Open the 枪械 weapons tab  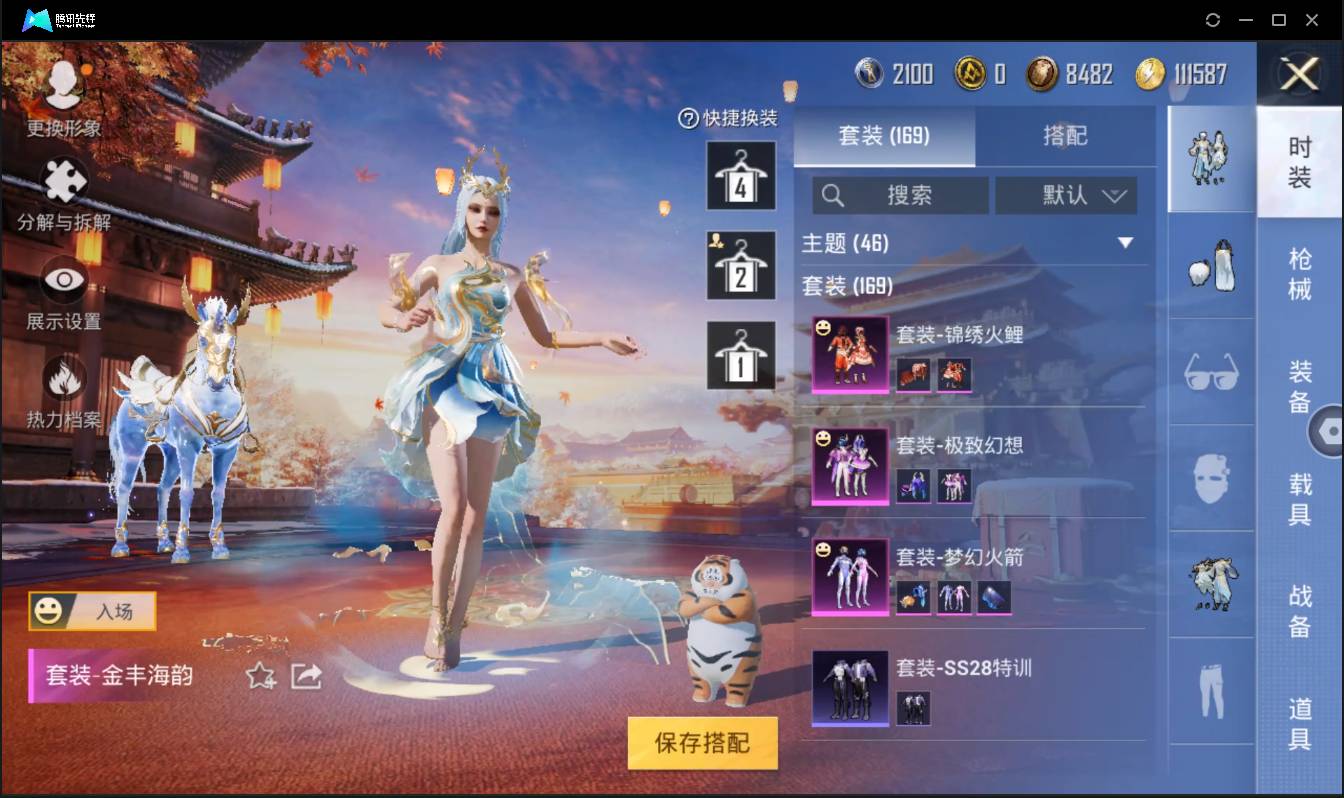[1300, 271]
